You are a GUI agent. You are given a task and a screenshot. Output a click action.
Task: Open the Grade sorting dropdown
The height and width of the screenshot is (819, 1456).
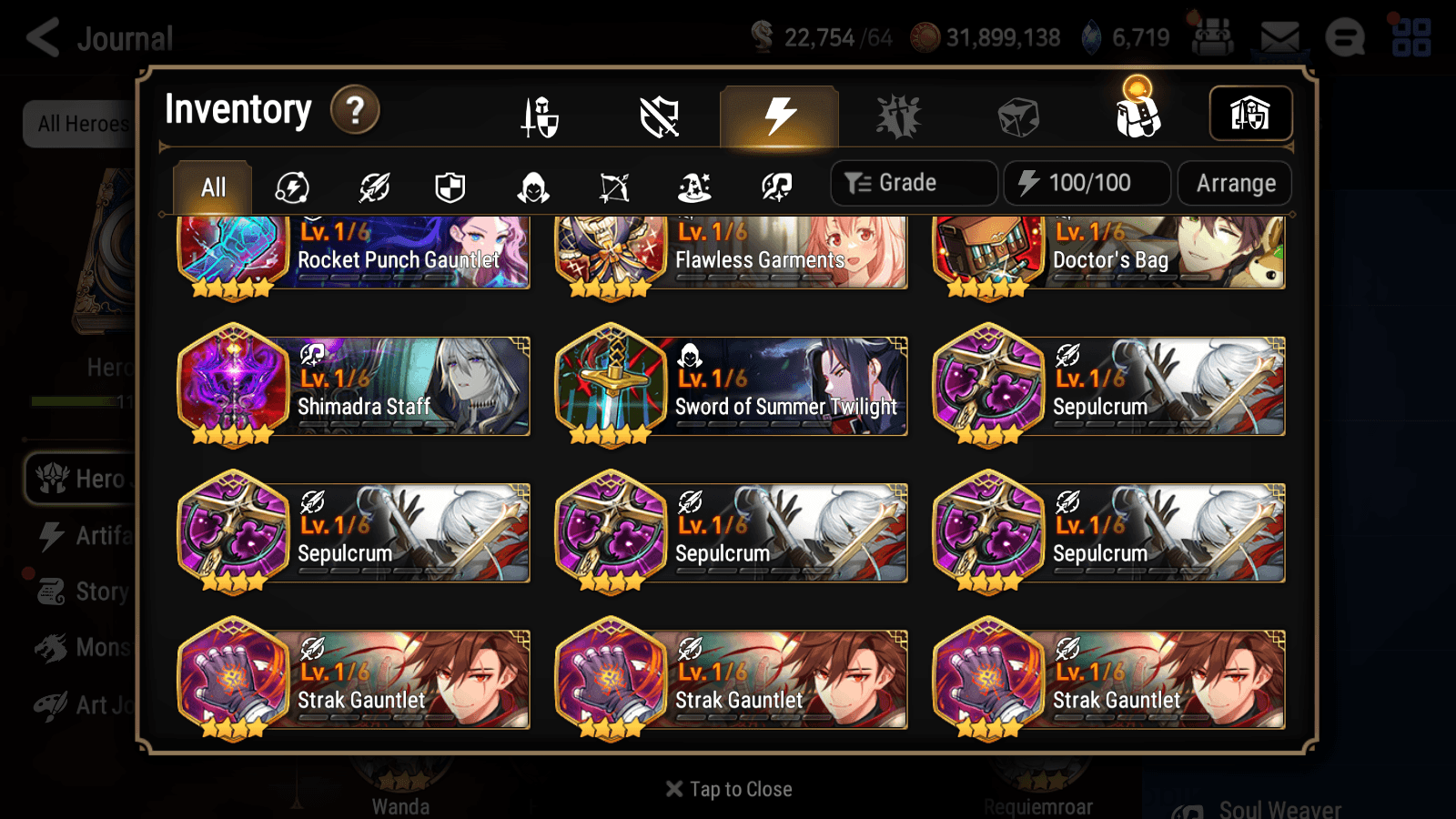click(x=913, y=182)
